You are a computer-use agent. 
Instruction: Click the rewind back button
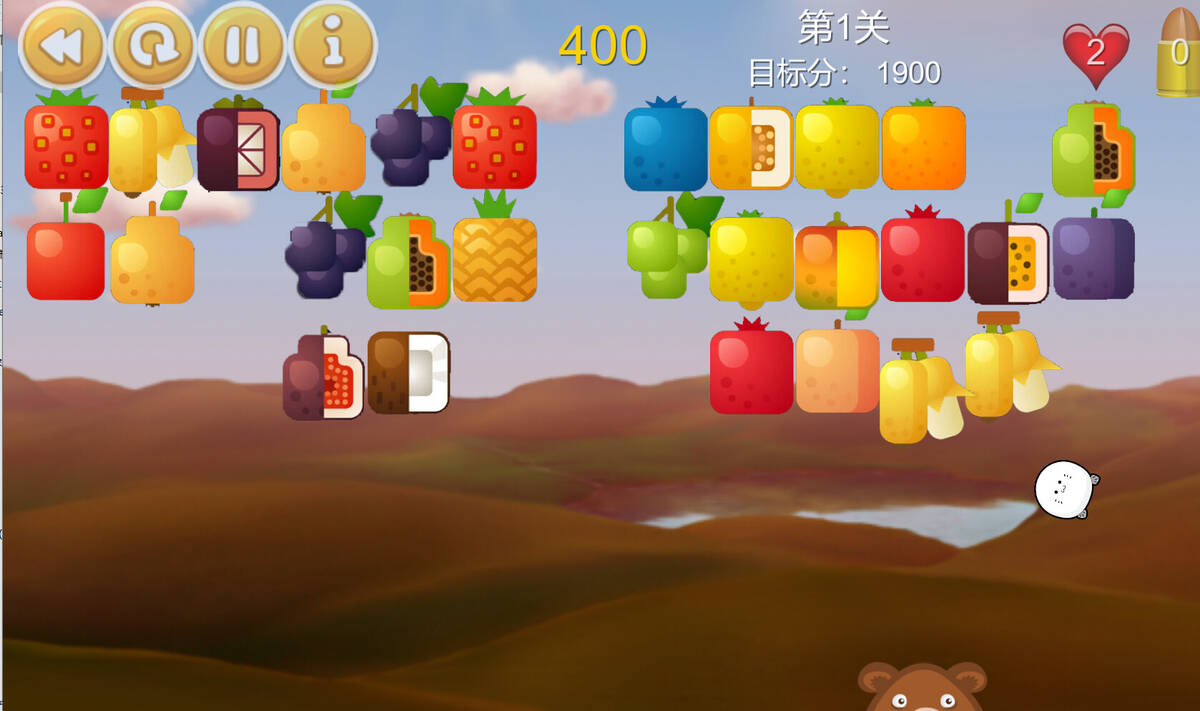click(62, 46)
